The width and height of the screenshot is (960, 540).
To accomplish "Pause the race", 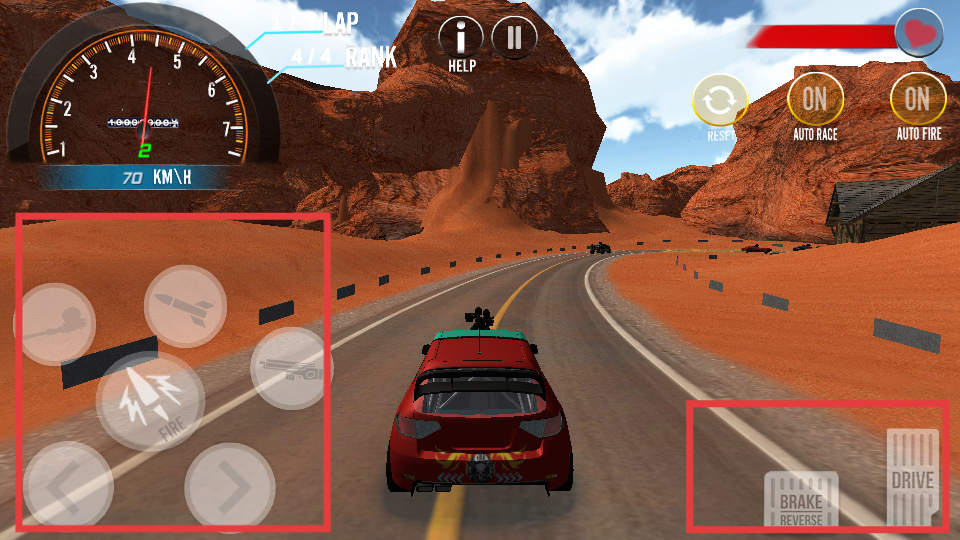I will point(514,38).
